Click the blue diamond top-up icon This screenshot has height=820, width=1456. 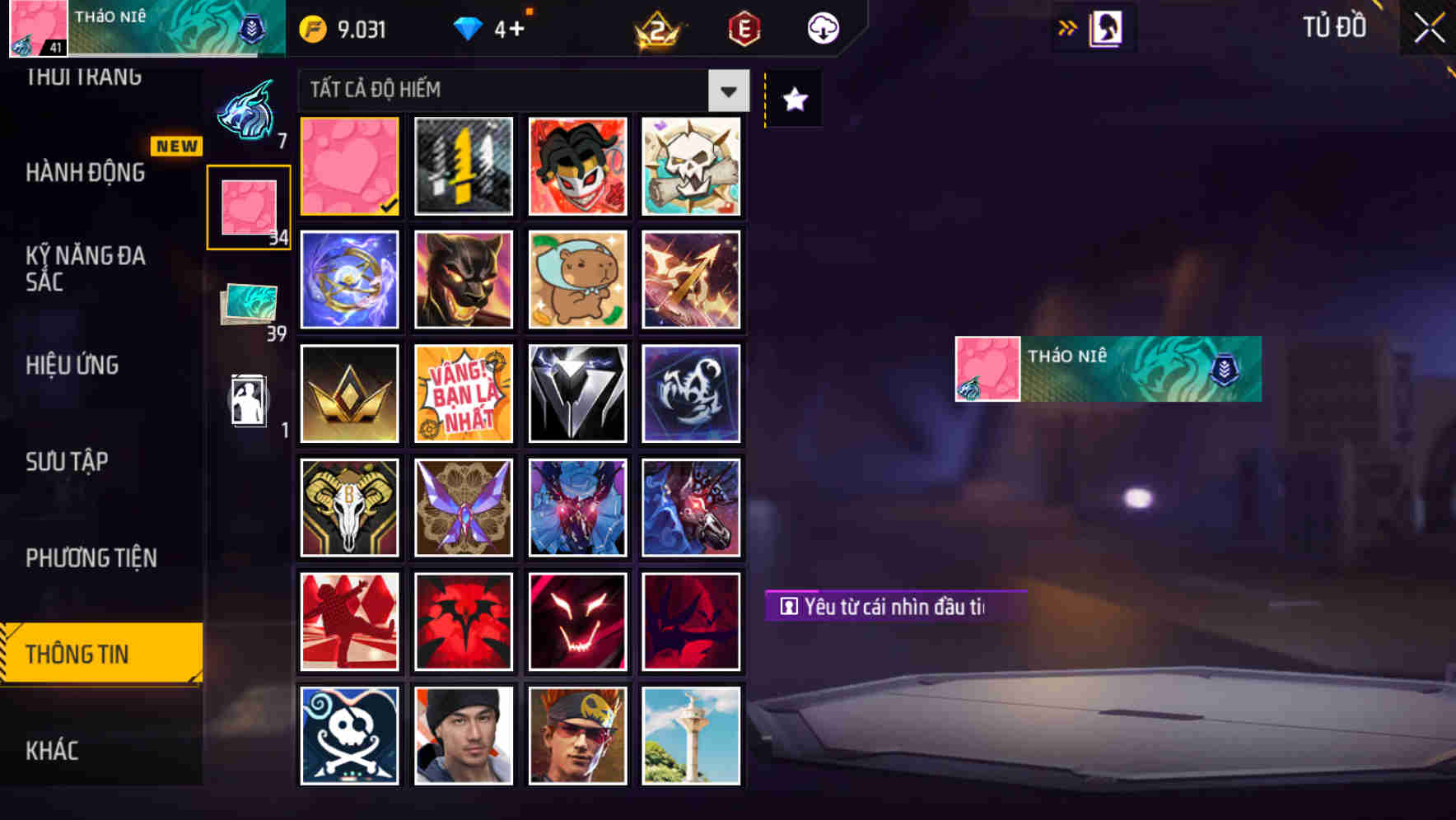469,27
